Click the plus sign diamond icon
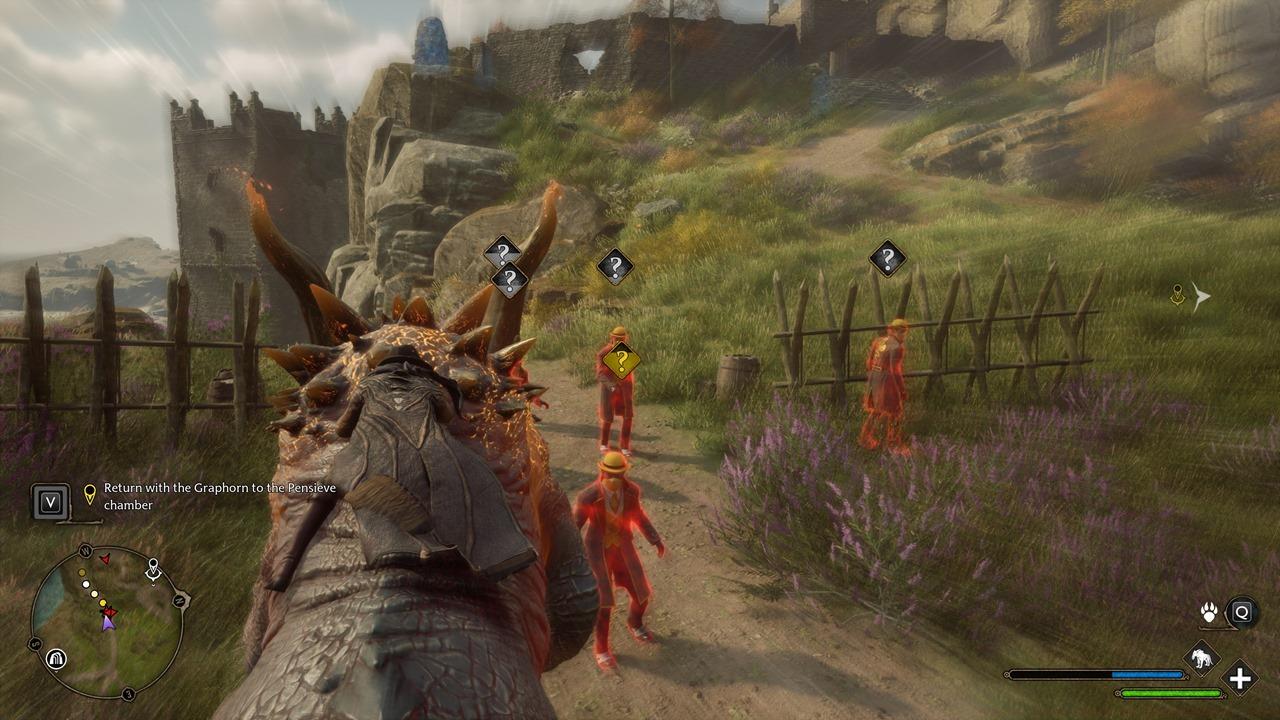 click(1240, 678)
